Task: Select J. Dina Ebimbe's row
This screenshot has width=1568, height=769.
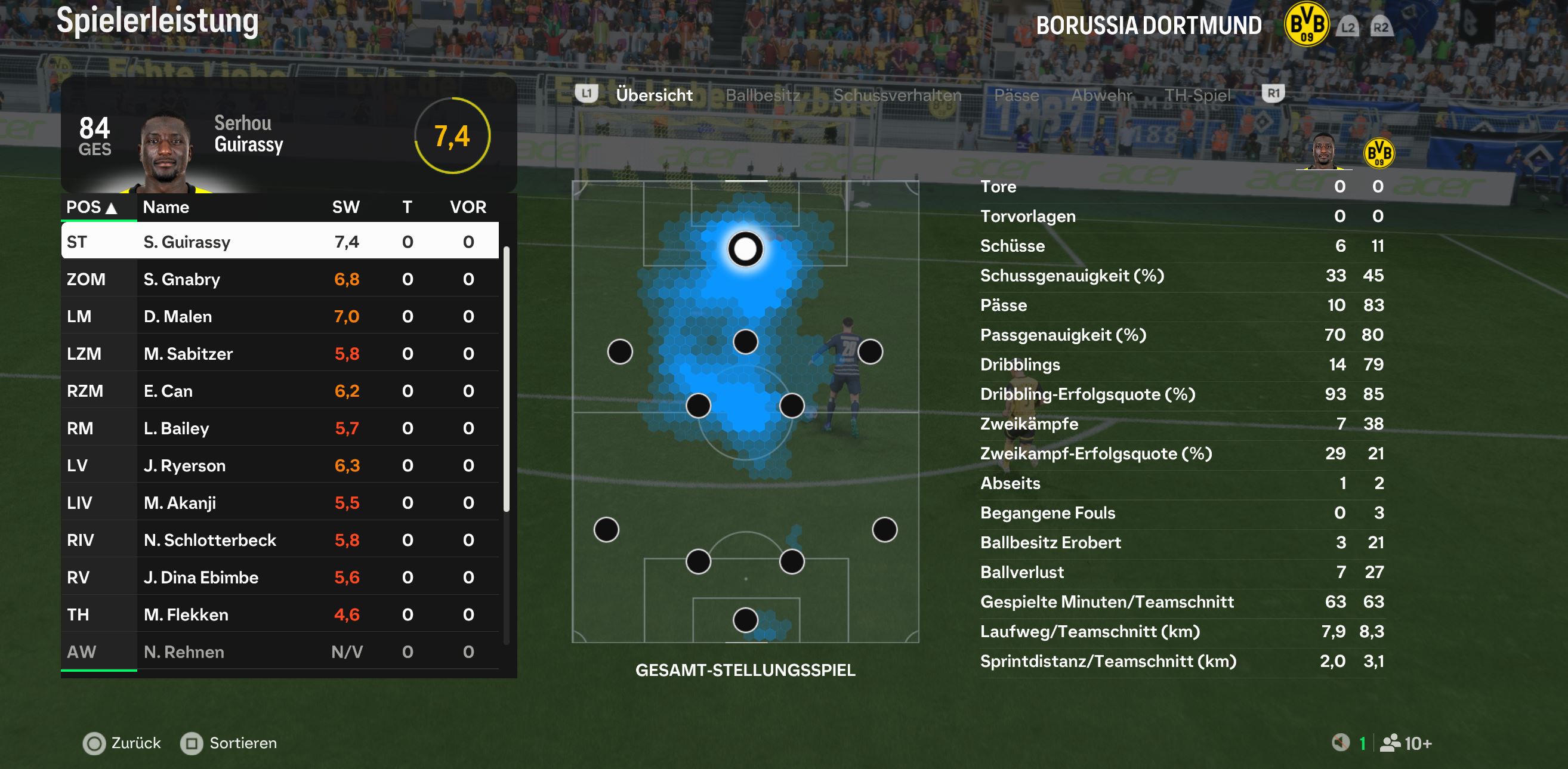Action: coord(280,577)
